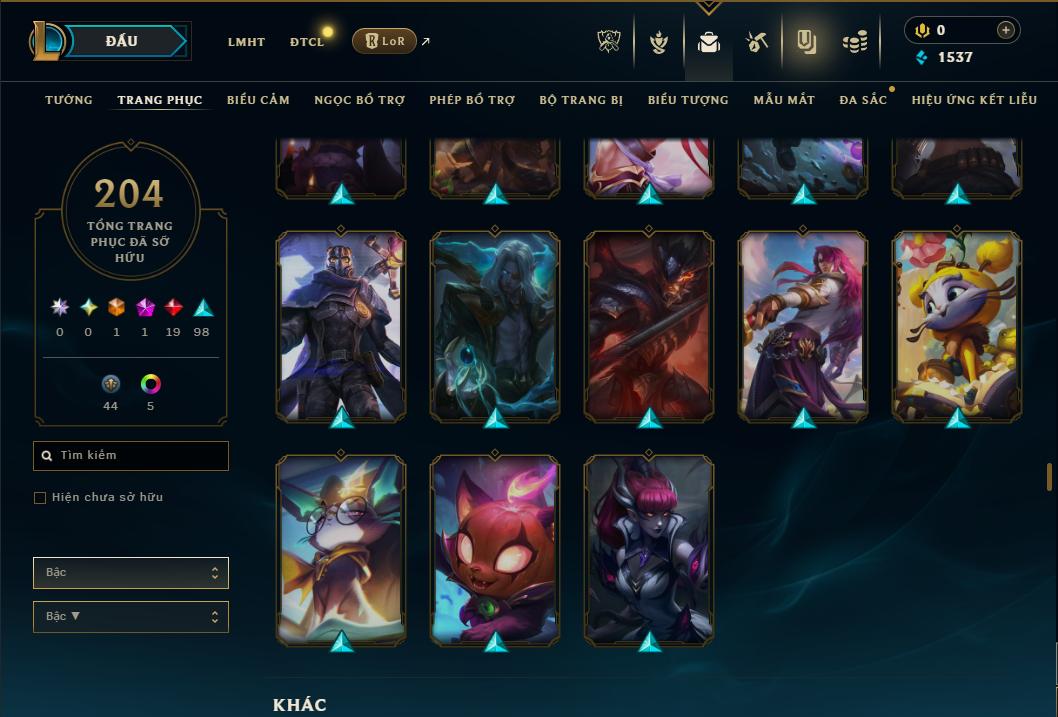This screenshot has height=717, width=1058.
Task: Open the TƯỚNG champions tab
Action: [69, 100]
